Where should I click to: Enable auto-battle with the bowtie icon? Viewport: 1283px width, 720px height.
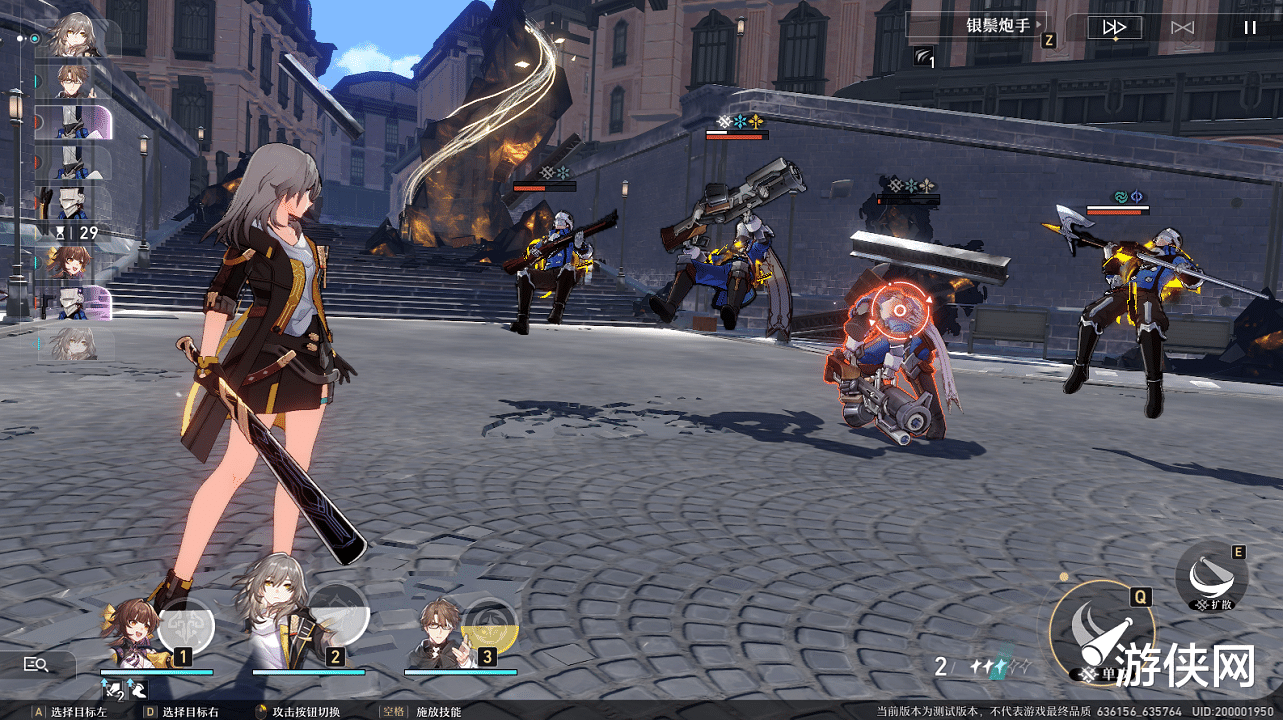(1182, 28)
